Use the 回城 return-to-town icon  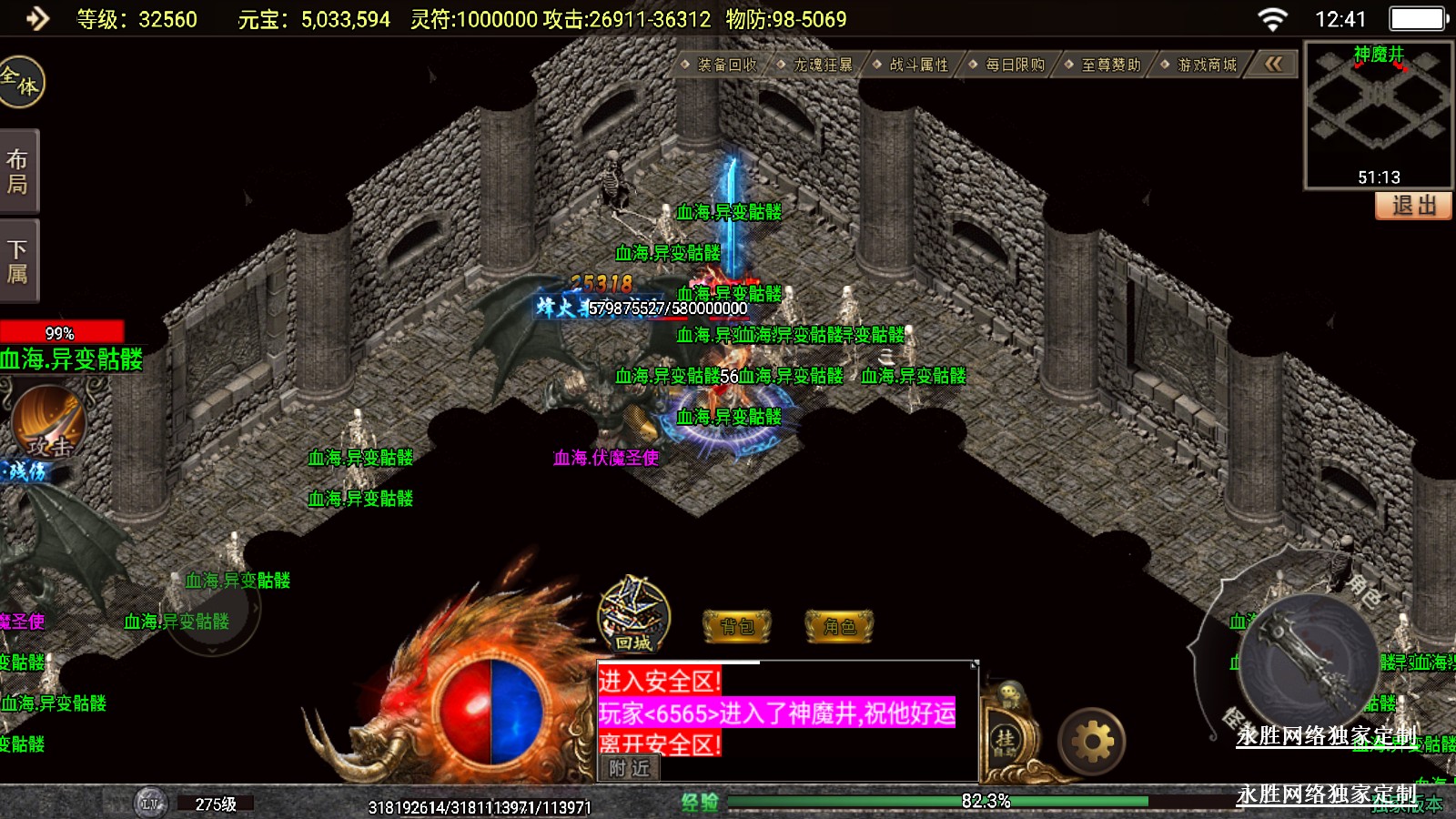pos(633,616)
